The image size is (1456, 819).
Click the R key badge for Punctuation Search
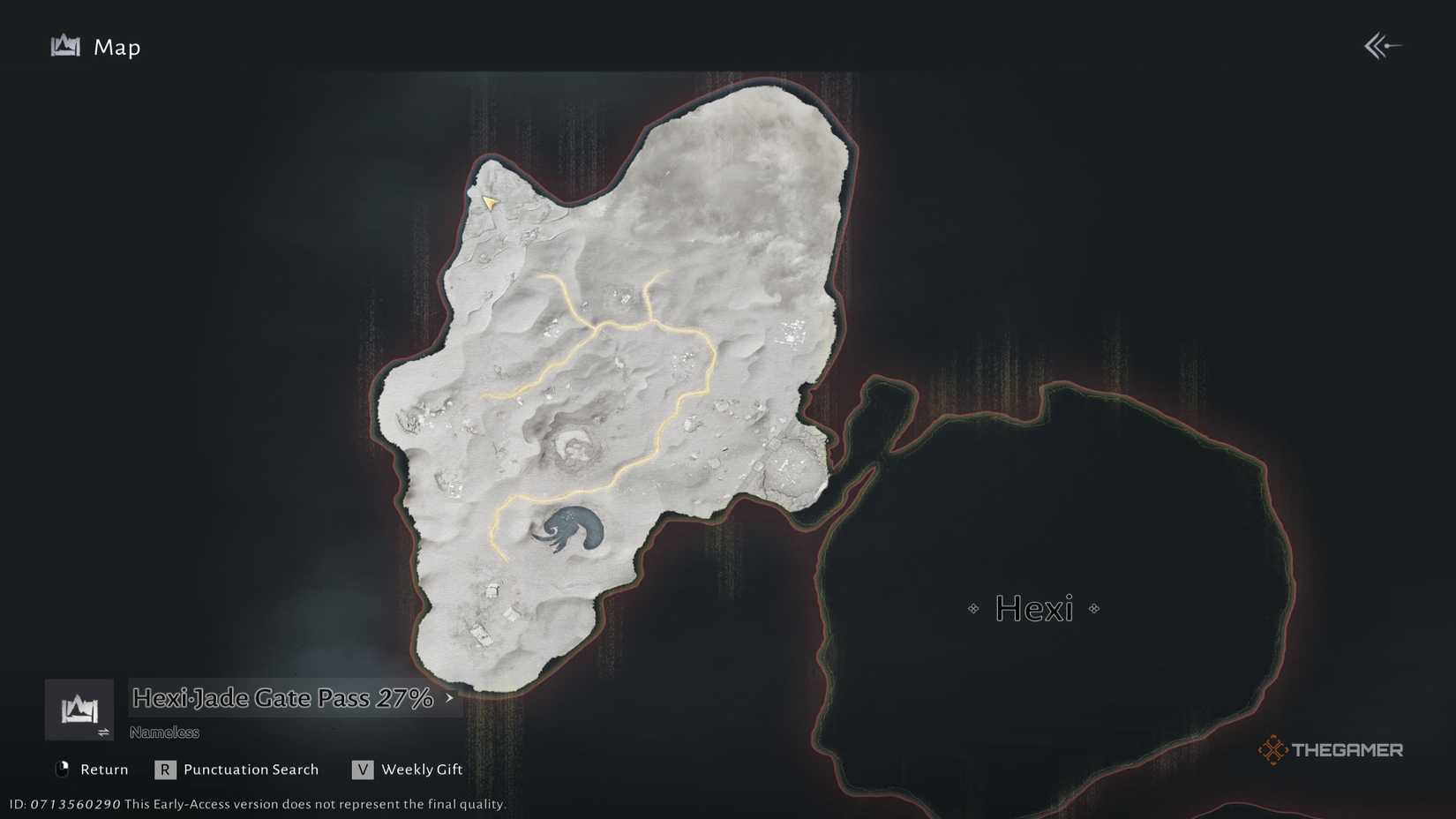(x=165, y=769)
